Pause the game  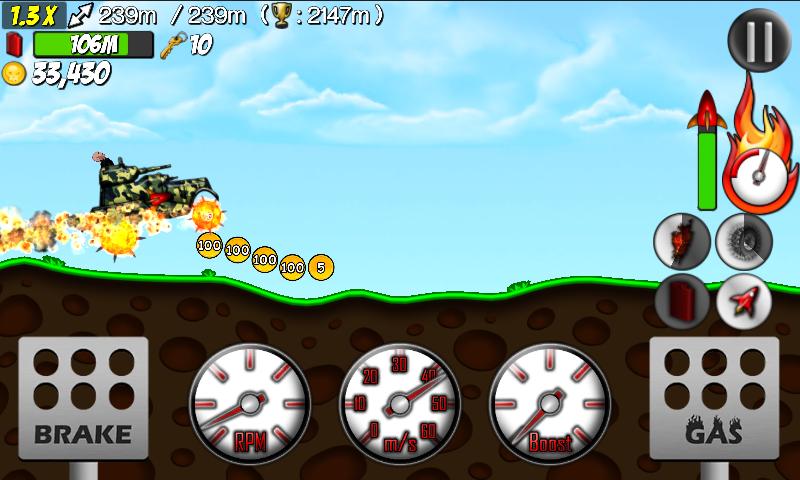tap(760, 41)
